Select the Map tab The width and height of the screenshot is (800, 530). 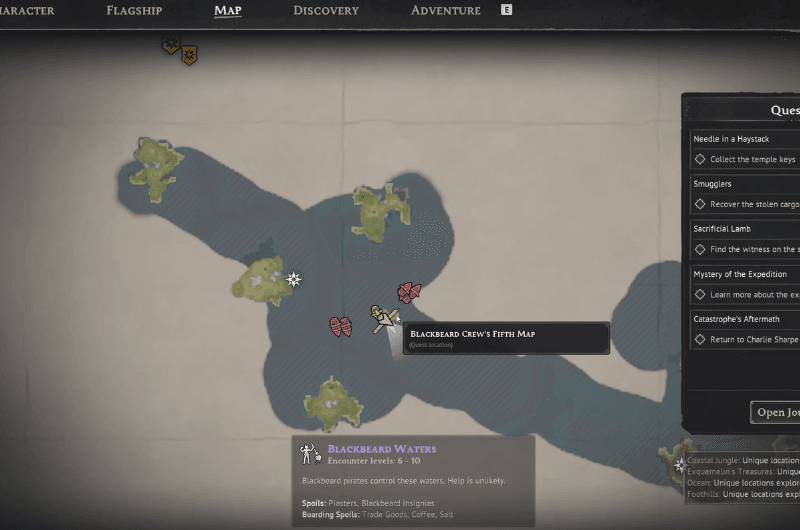pos(227,11)
